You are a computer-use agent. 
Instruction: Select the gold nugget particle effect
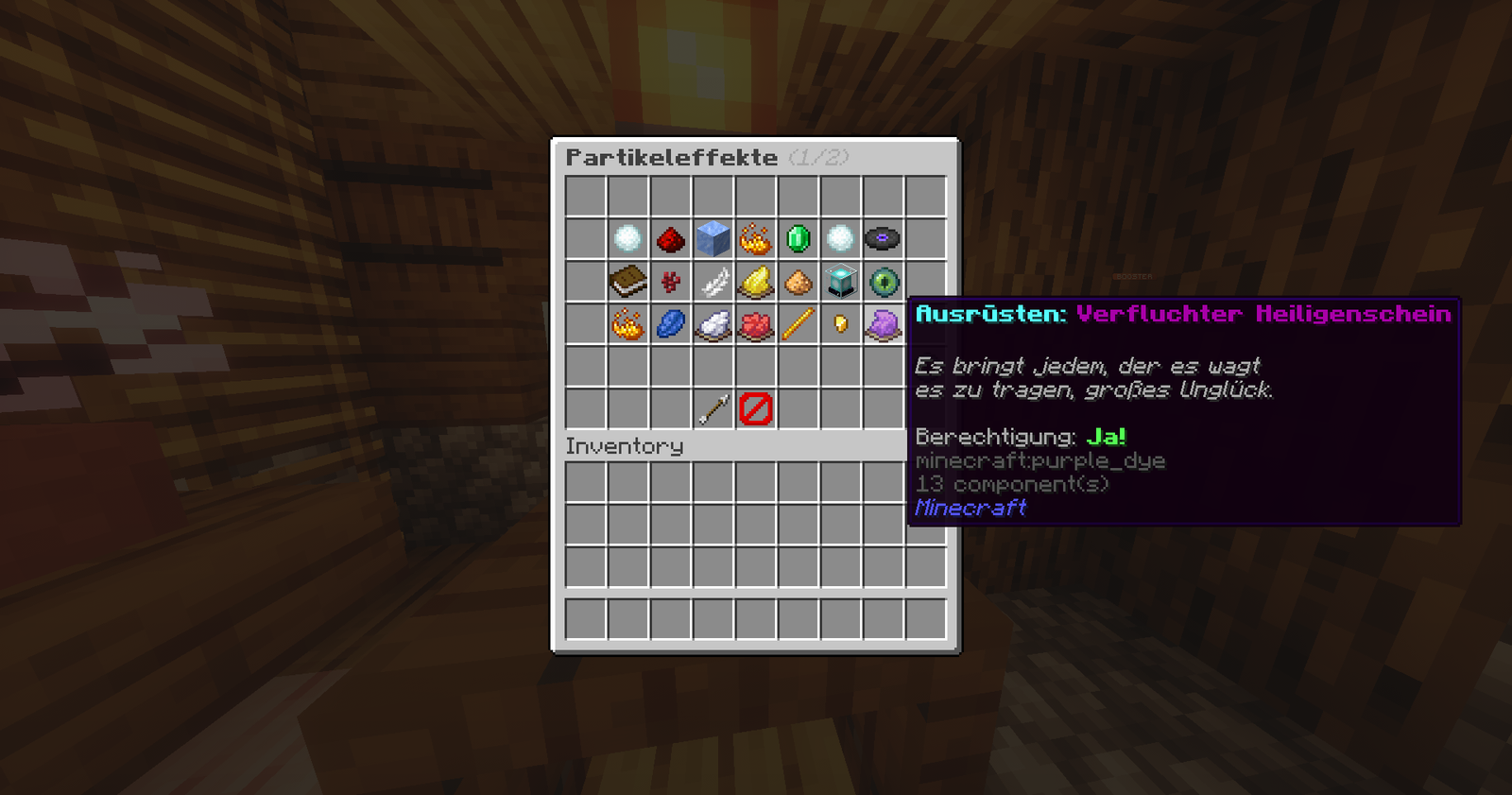[839, 324]
